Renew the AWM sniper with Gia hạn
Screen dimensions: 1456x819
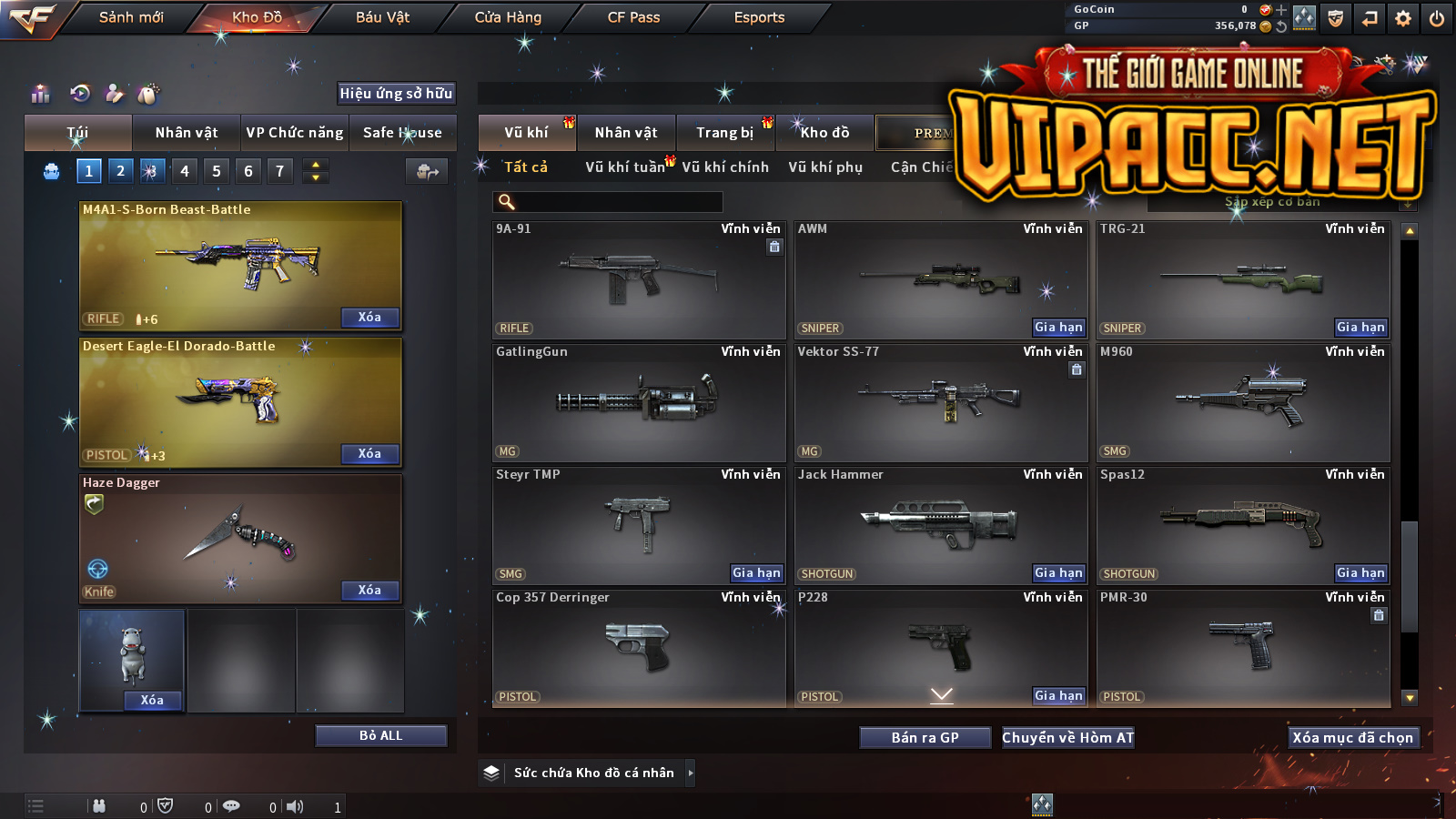1058,328
